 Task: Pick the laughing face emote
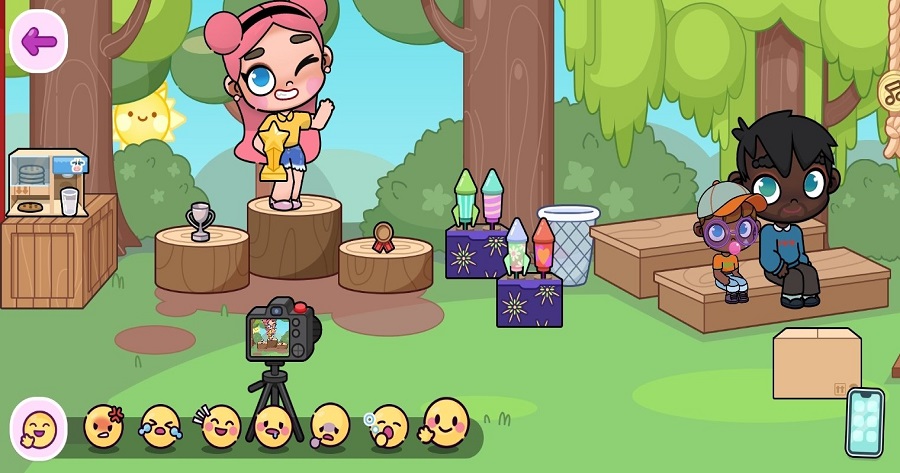tap(219, 427)
